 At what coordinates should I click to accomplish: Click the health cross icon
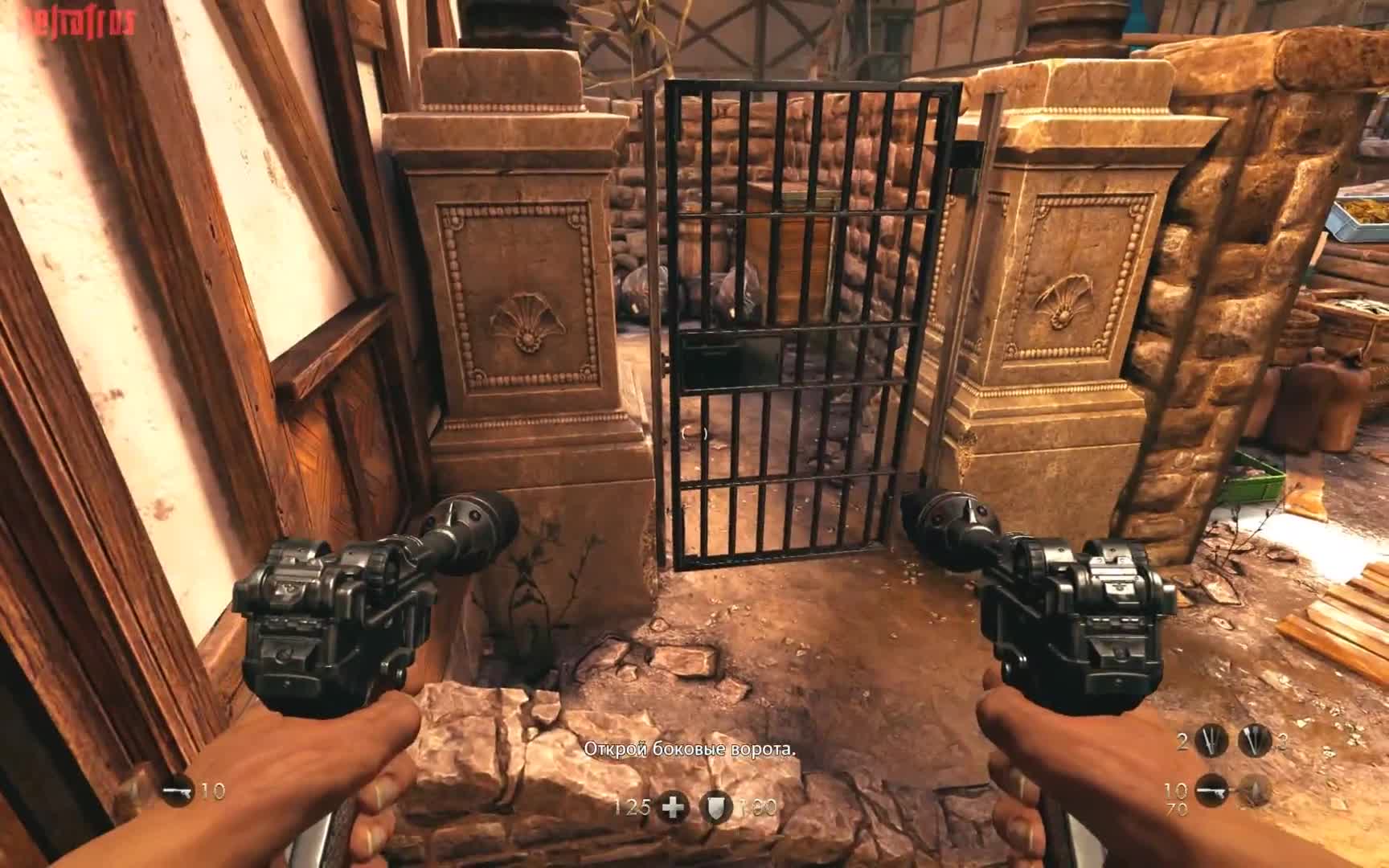click(x=672, y=807)
